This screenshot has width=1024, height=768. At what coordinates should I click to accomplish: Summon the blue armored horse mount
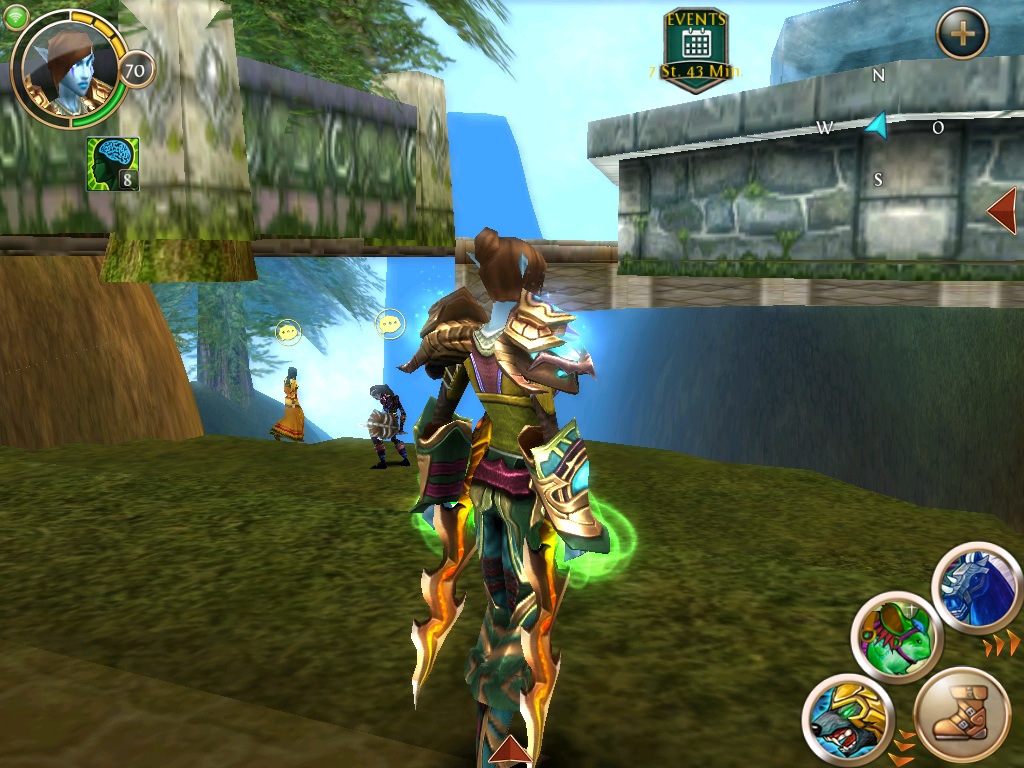coord(977,588)
